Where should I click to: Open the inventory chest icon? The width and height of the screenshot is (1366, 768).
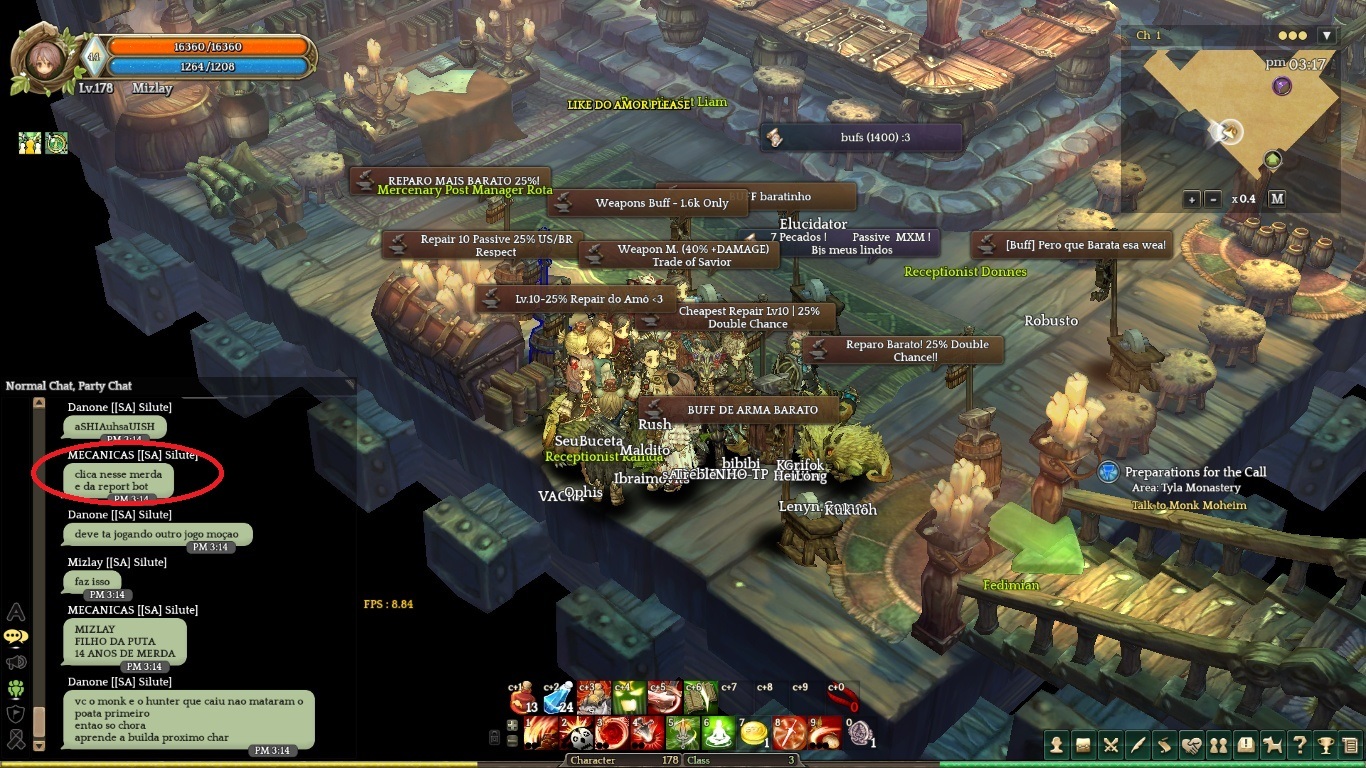(1083, 745)
